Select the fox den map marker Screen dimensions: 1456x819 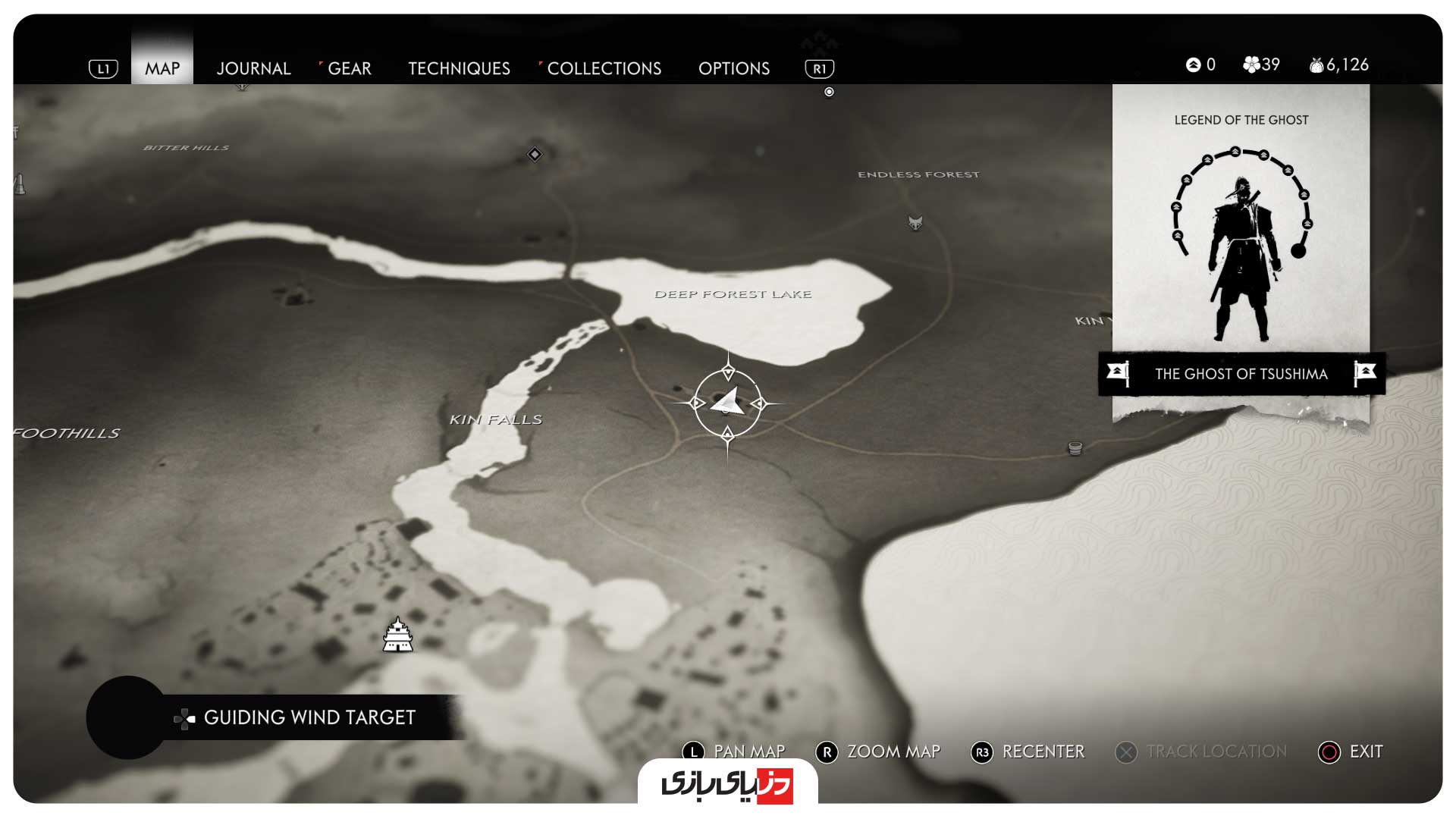(x=915, y=223)
